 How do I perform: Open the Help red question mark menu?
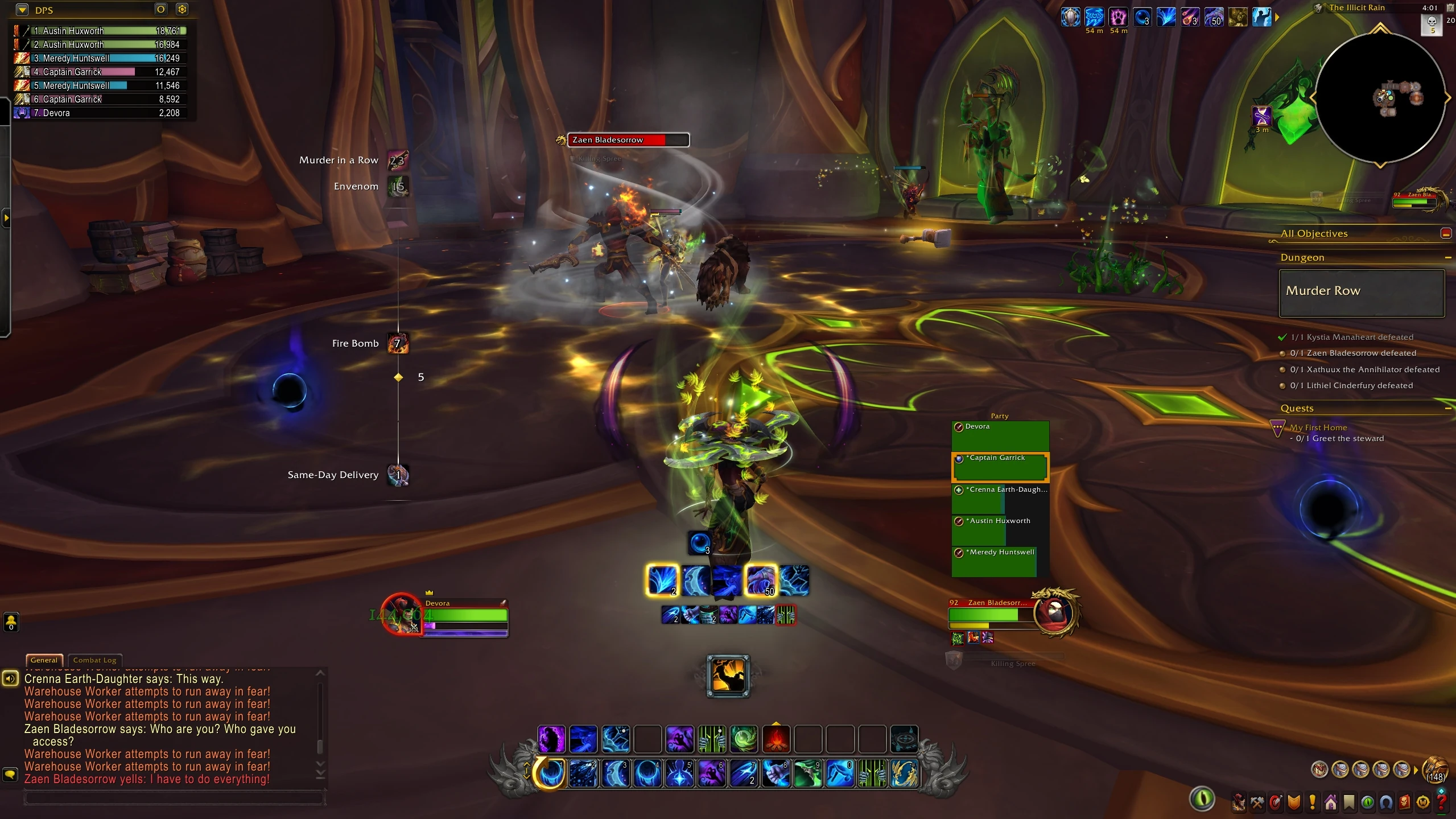point(1442,801)
